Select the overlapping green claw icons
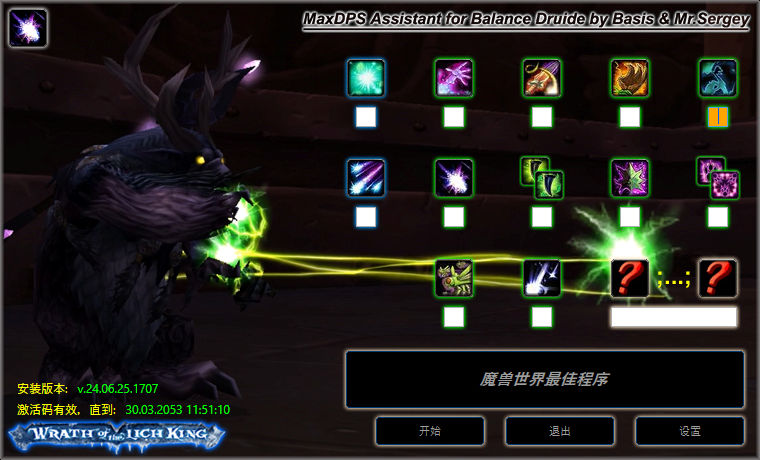 [x=542, y=178]
